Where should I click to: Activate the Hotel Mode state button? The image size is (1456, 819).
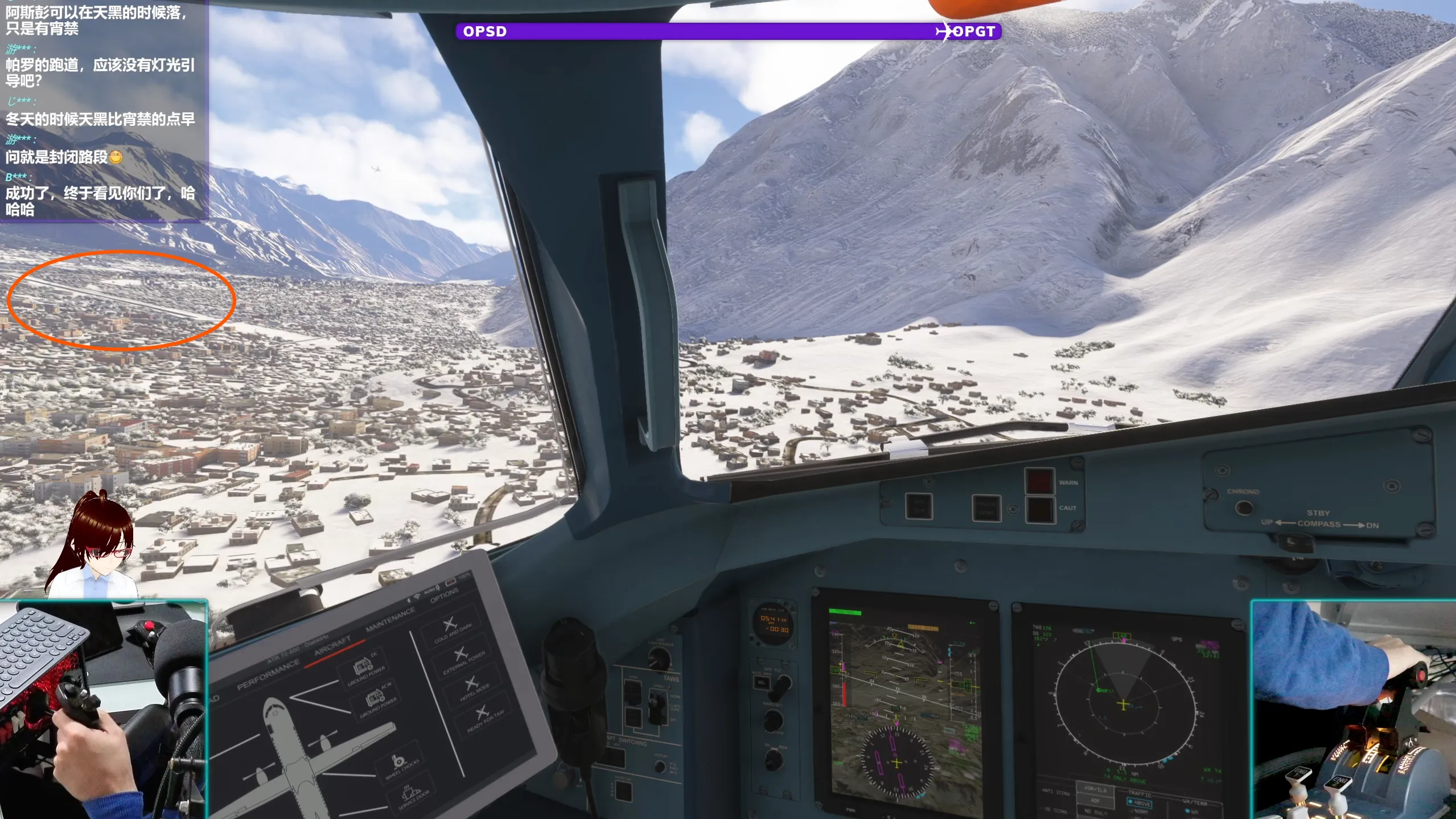[x=474, y=689]
